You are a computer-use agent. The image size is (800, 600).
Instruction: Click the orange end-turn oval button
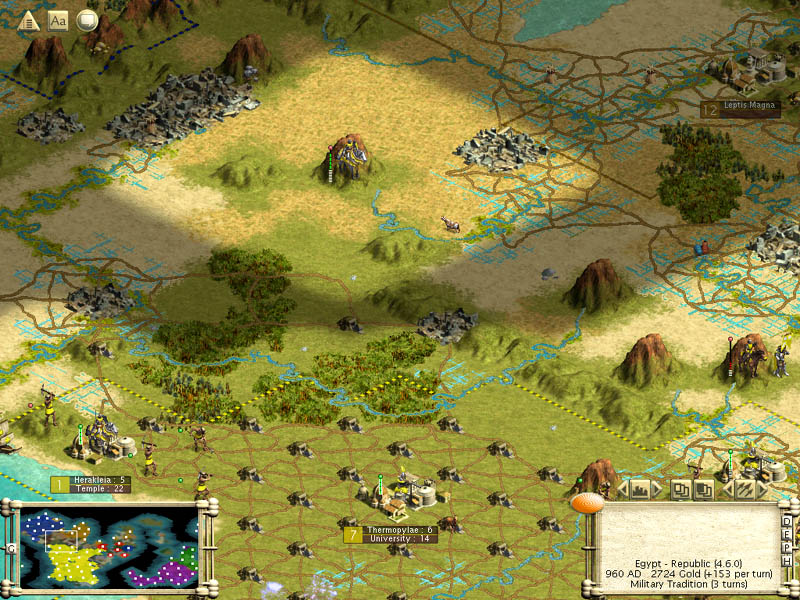pos(589,502)
